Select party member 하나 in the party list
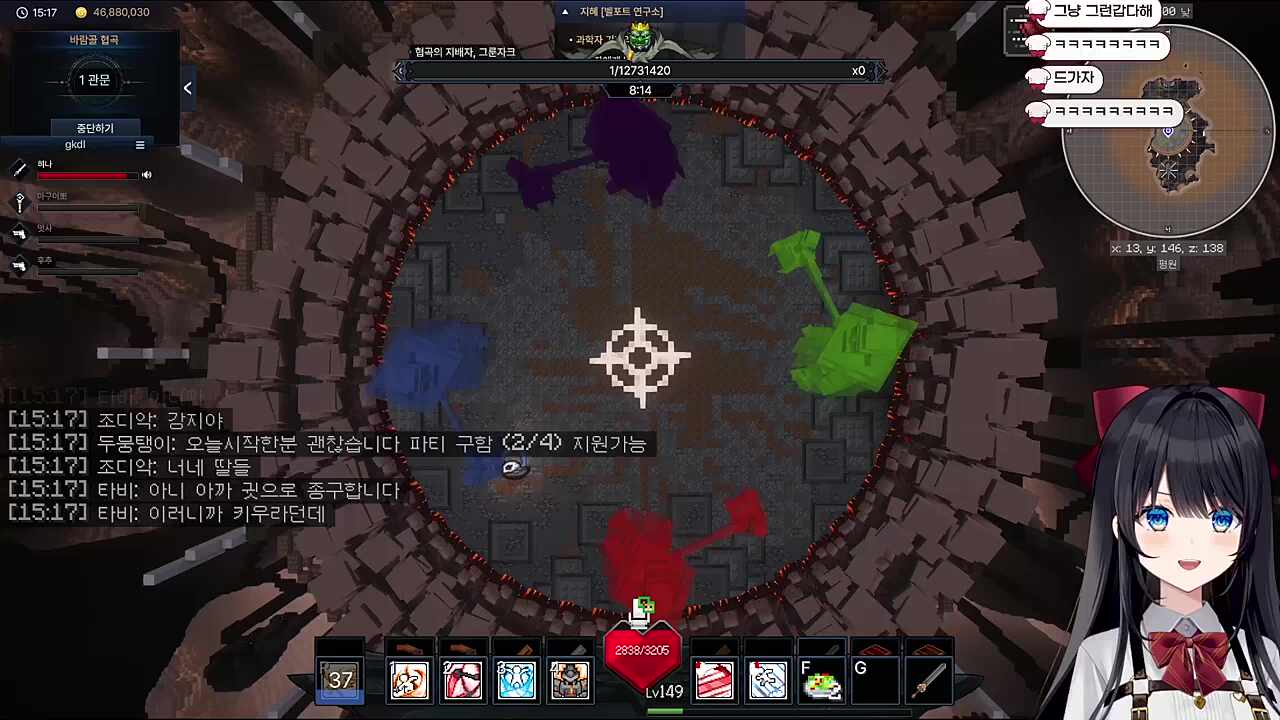Viewport: 1280px width, 720px height. [45, 165]
